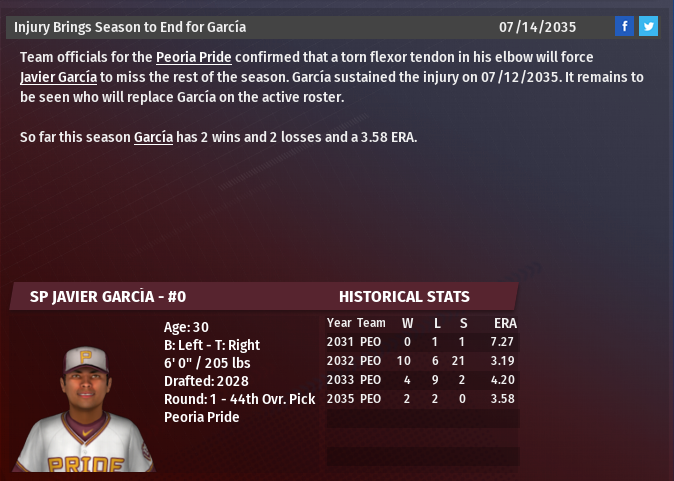674x481 pixels.
Task: View Javier García's player portrait
Action: 85,408
